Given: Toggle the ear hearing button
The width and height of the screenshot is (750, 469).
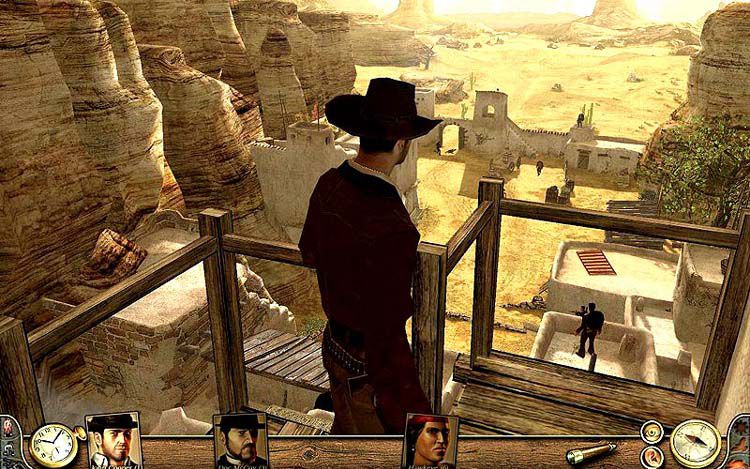Looking at the screenshot, I should pos(652,456).
